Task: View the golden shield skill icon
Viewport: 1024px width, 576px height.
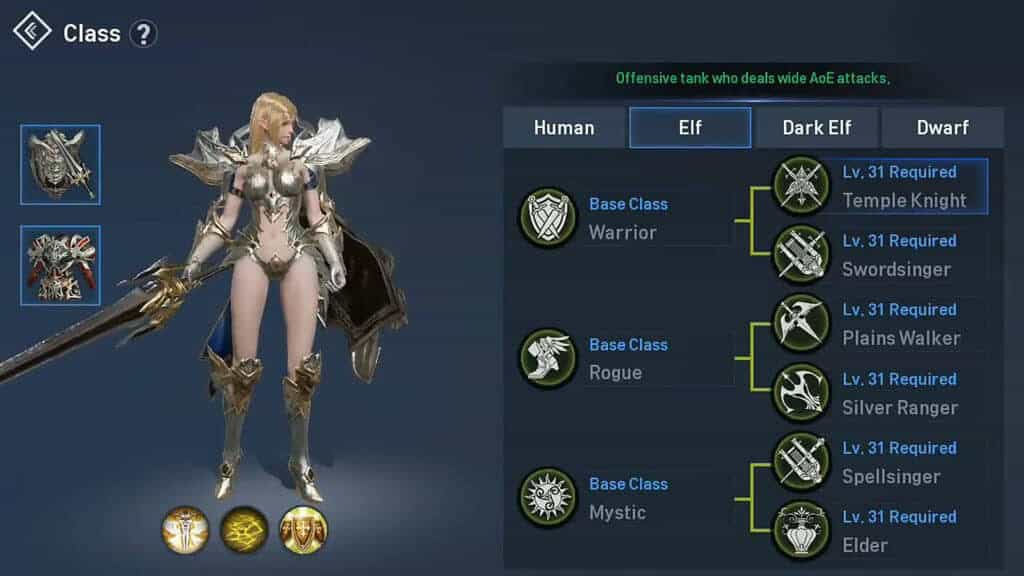Action: (303, 529)
